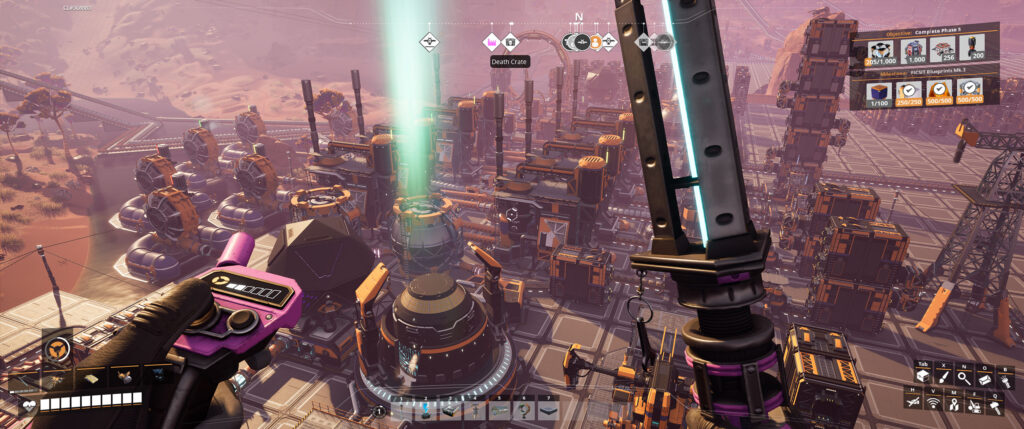Activate the paintbrush customizer shortcut
The width and height of the screenshot is (1024, 429).
pos(943,376)
